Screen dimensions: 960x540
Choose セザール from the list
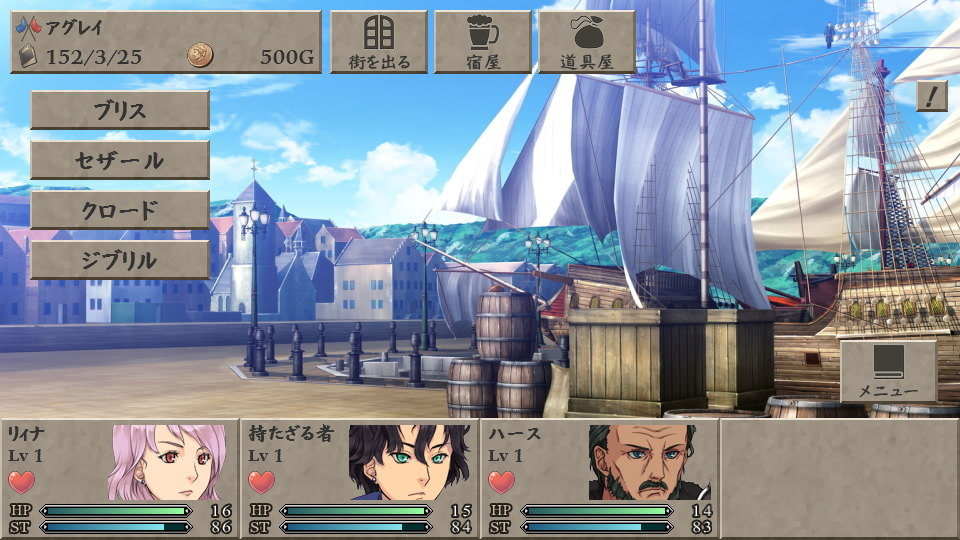pyautogui.click(x=120, y=160)
